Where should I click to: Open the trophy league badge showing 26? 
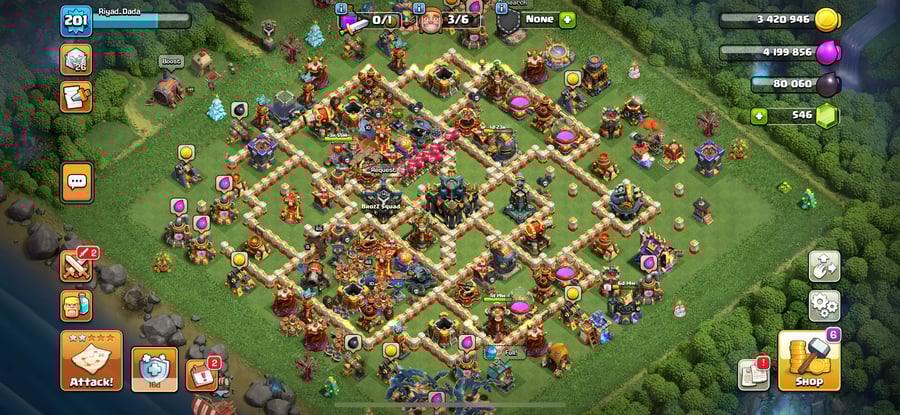coord(77,60)
